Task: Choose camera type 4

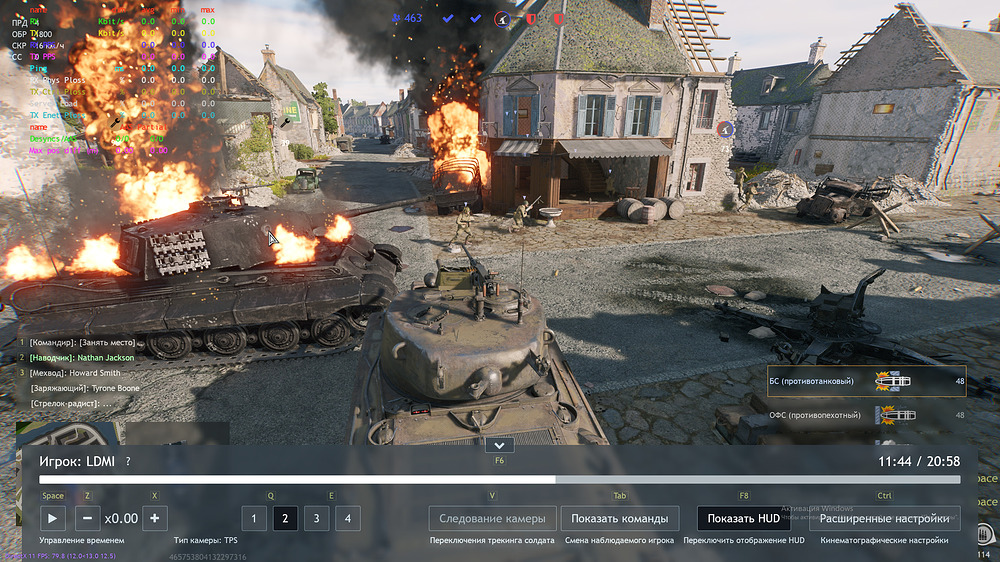Action: [x=347, y=518]
